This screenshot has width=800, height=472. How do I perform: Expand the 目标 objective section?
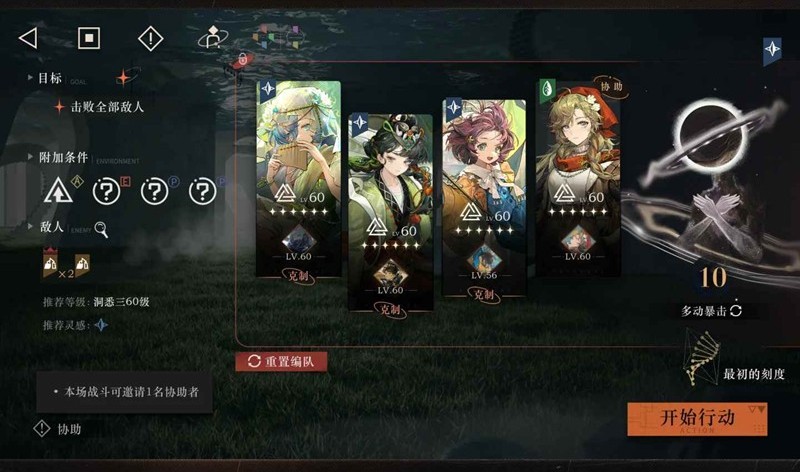[49, 77]
